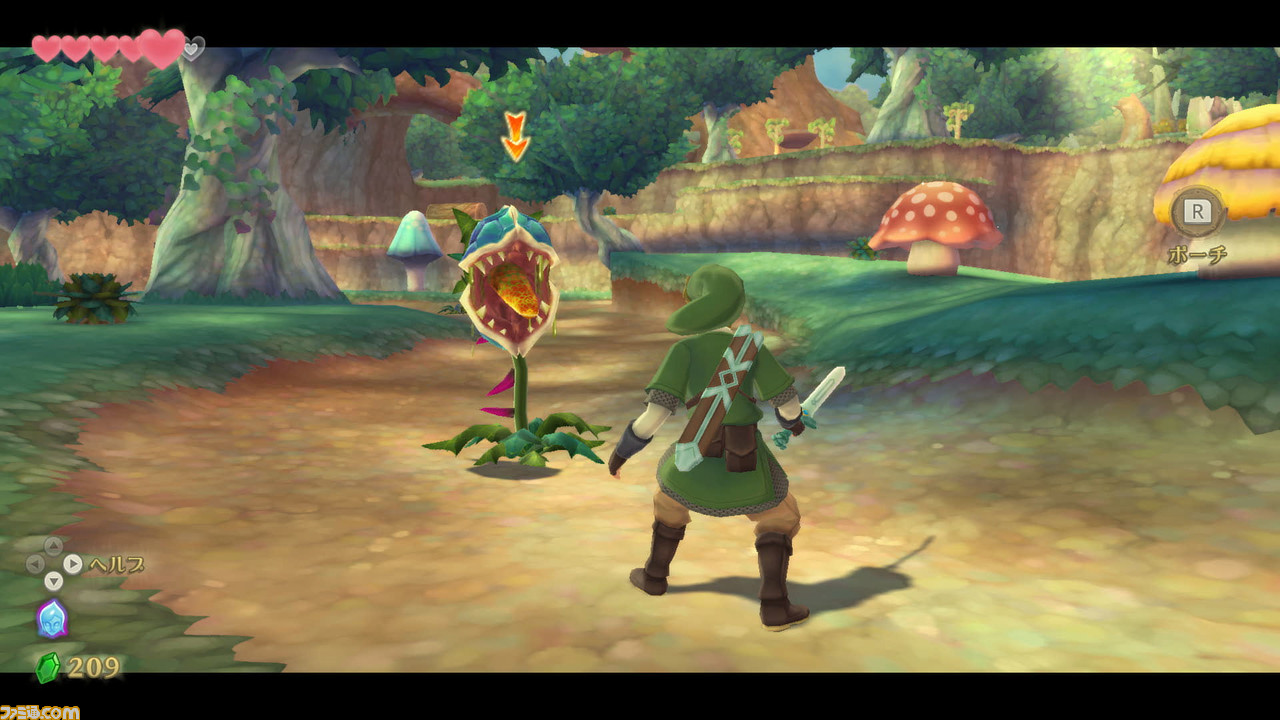Click the green rupee icon
The width and height of the screenshot is (1280, 720).
coord(48,665)
